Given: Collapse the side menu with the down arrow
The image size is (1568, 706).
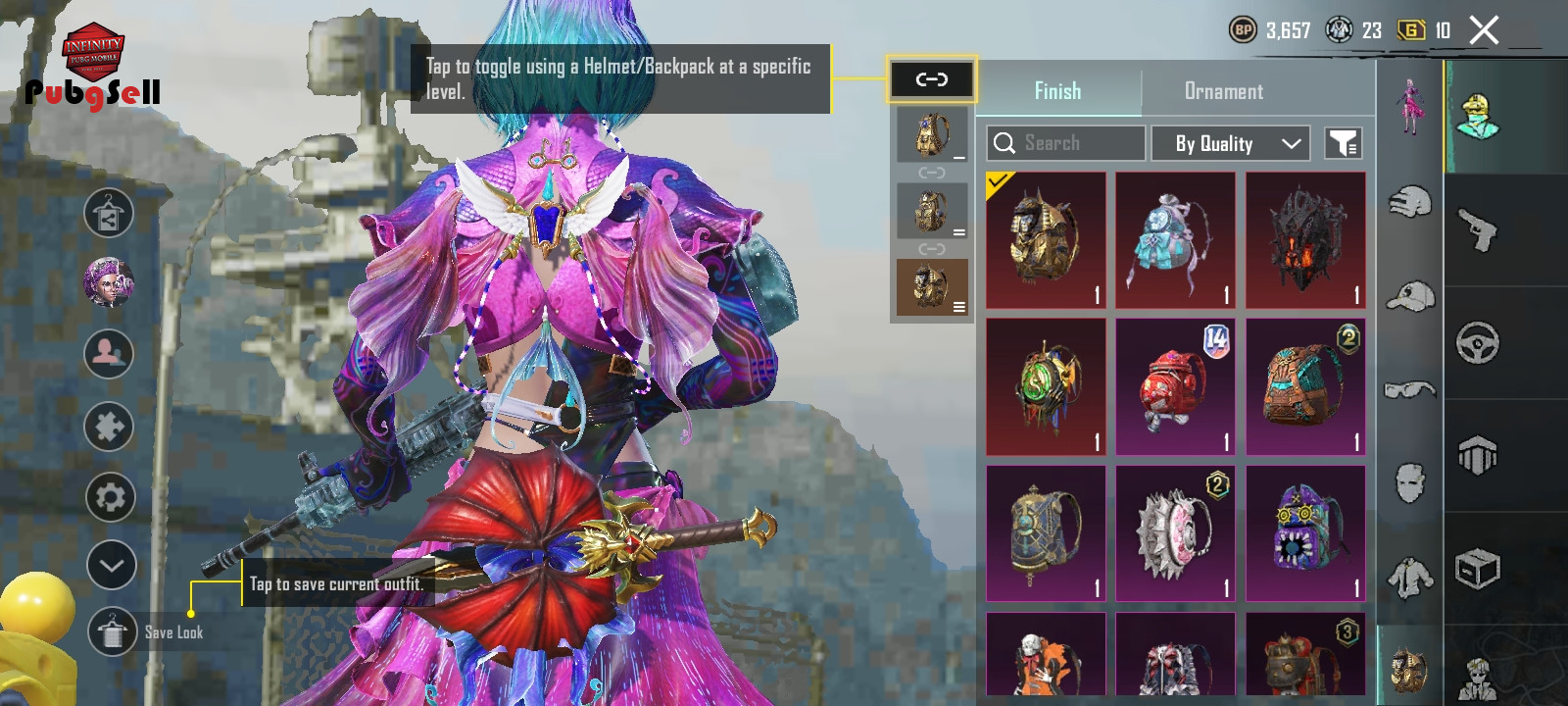Looking at the screenshot, I should point(111,565).
